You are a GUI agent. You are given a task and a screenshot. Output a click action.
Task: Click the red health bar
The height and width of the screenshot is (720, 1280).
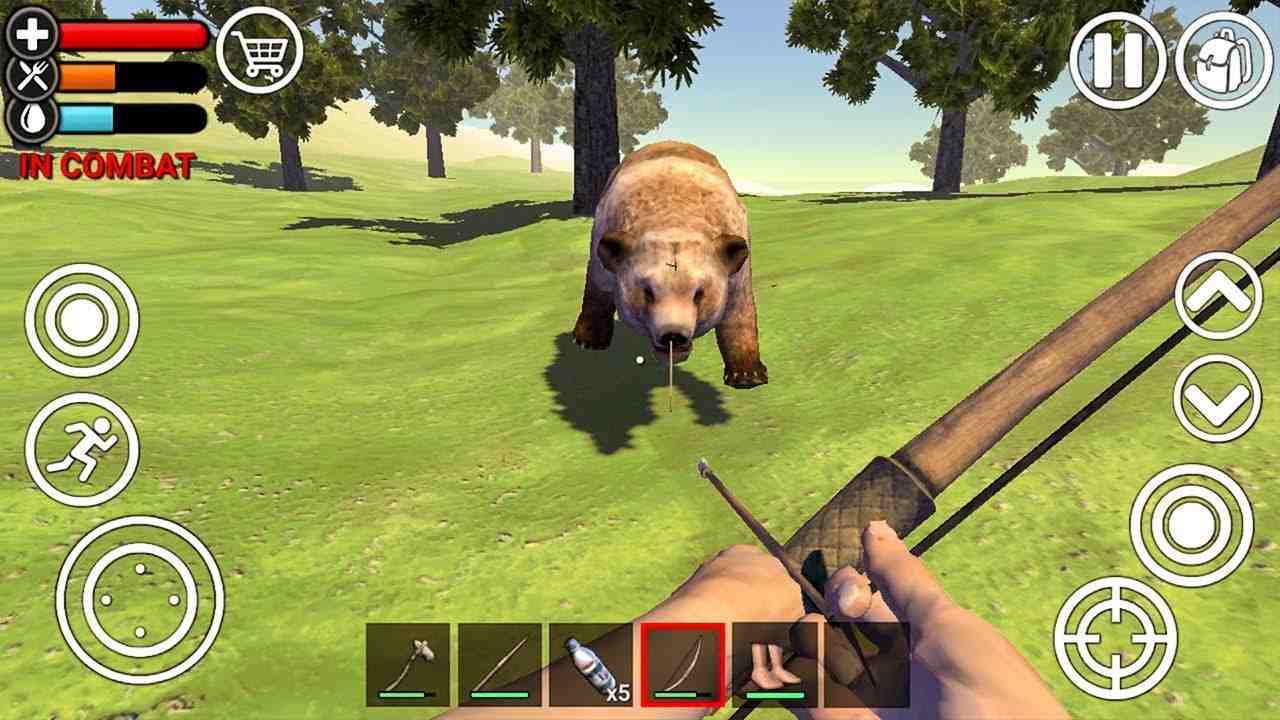(125, 37)
